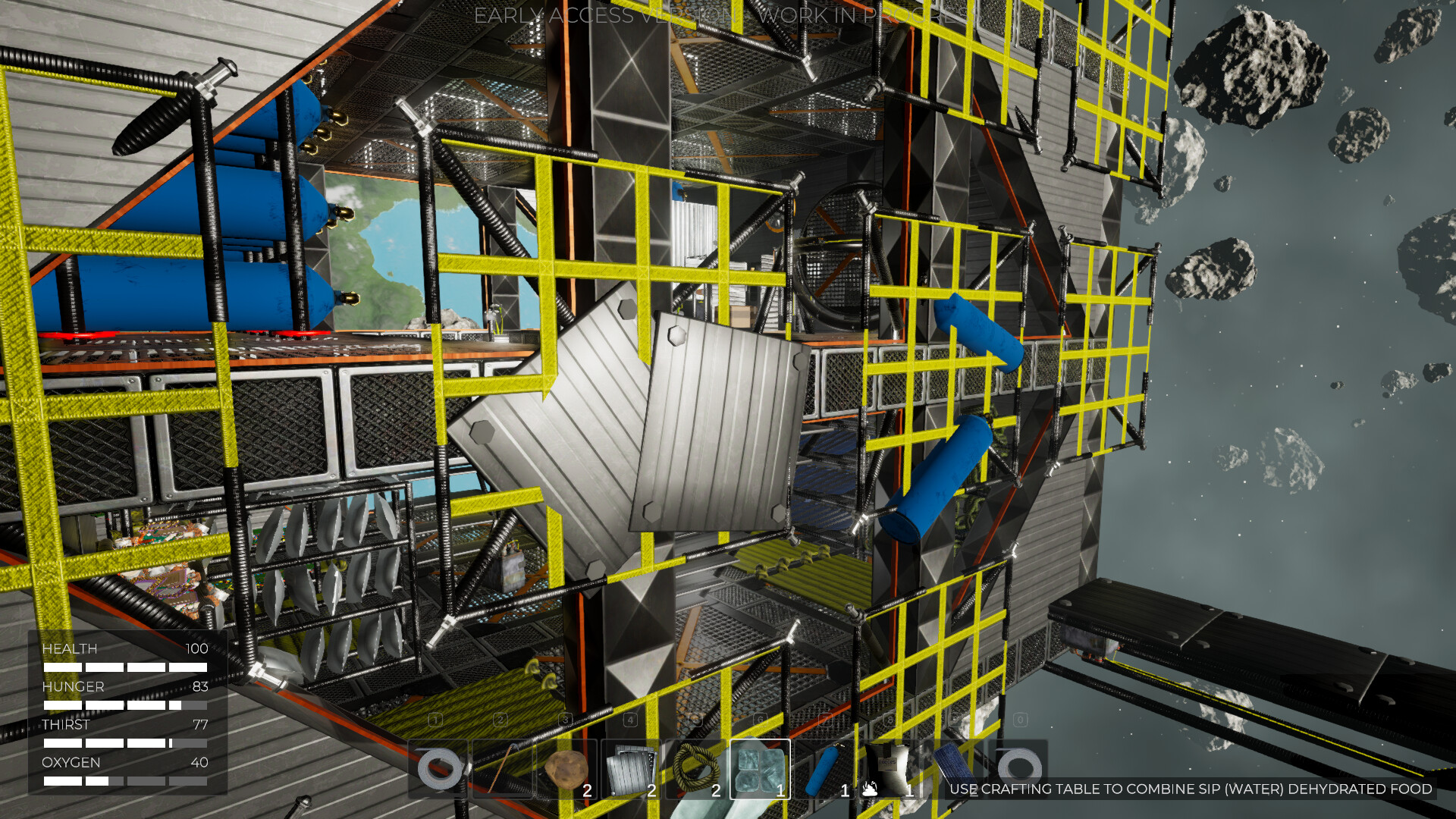
Task: Select the duct tape in hotbar slot 1
Action: [438, 769]
